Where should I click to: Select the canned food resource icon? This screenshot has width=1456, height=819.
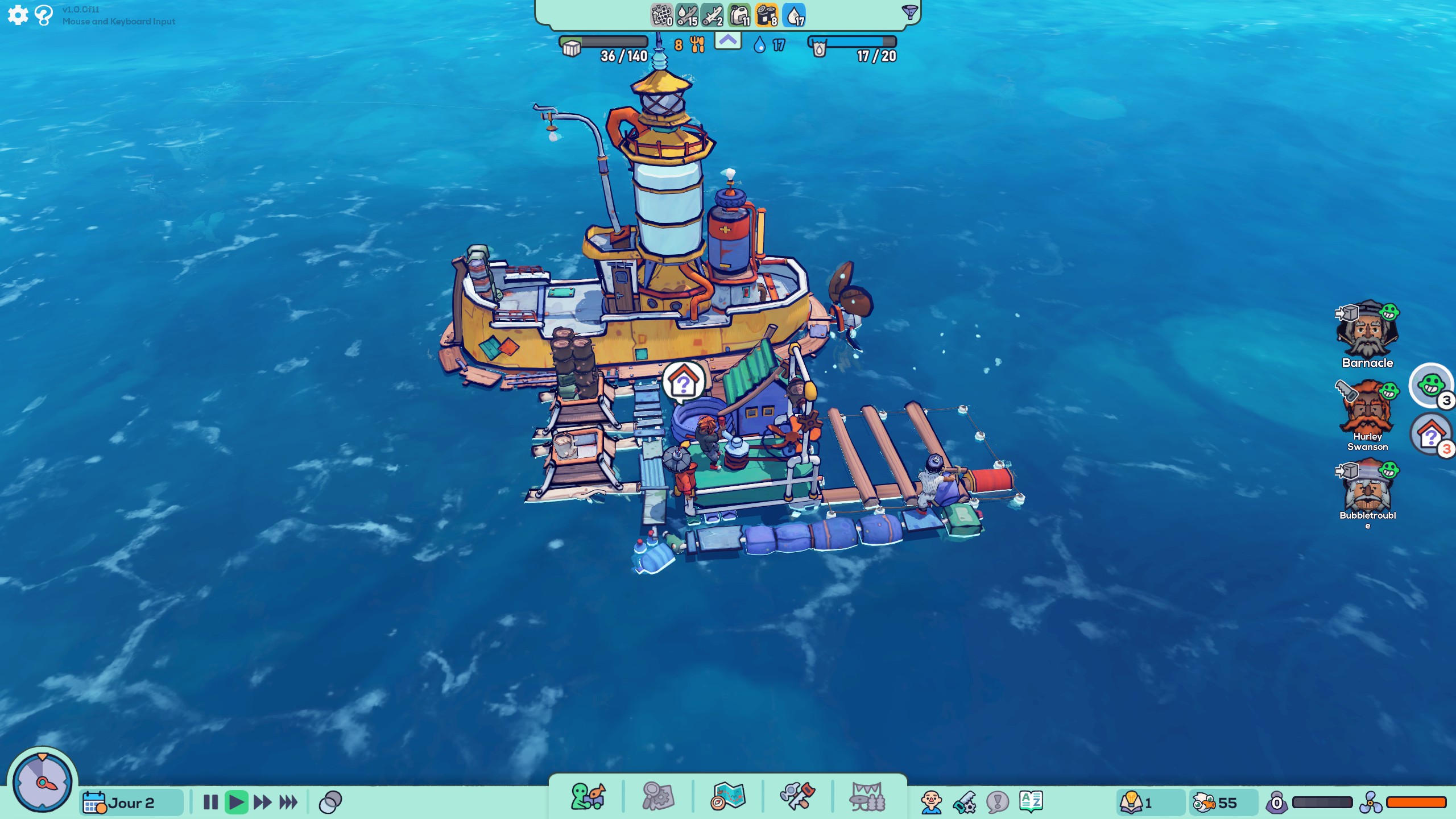click(766, 15)
